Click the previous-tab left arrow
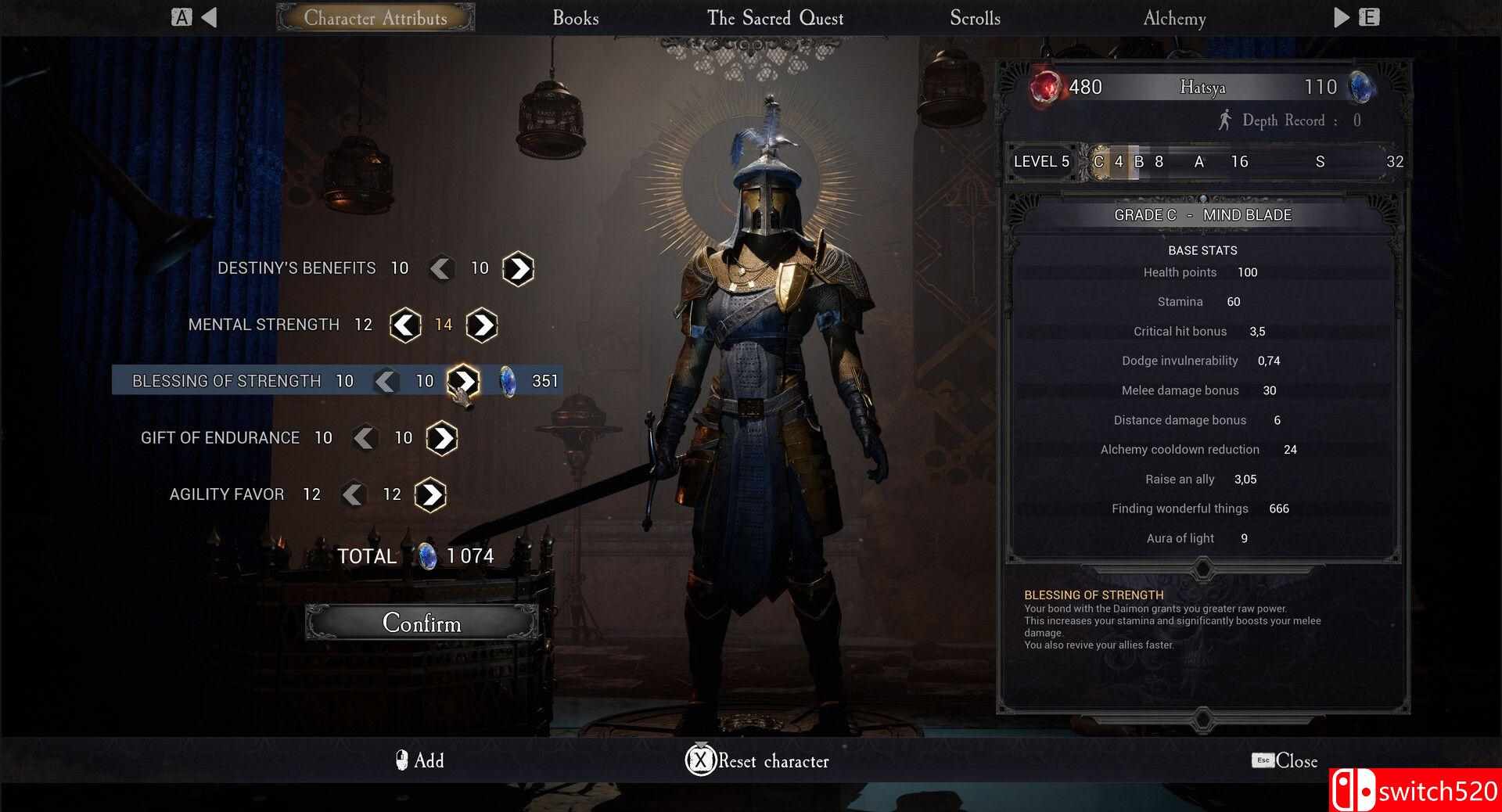The image size is (1502, 812). pyautogui.click(x=209, y=17)
